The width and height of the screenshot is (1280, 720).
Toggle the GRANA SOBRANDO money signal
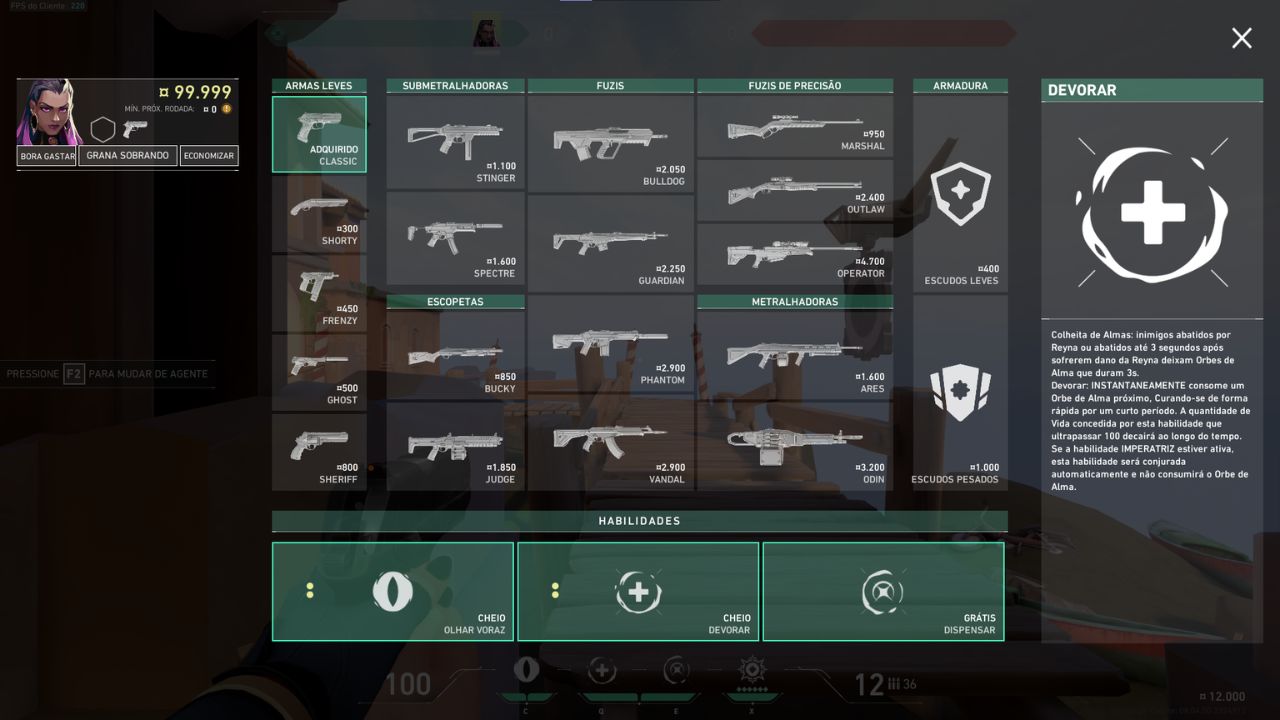(127, 155)
